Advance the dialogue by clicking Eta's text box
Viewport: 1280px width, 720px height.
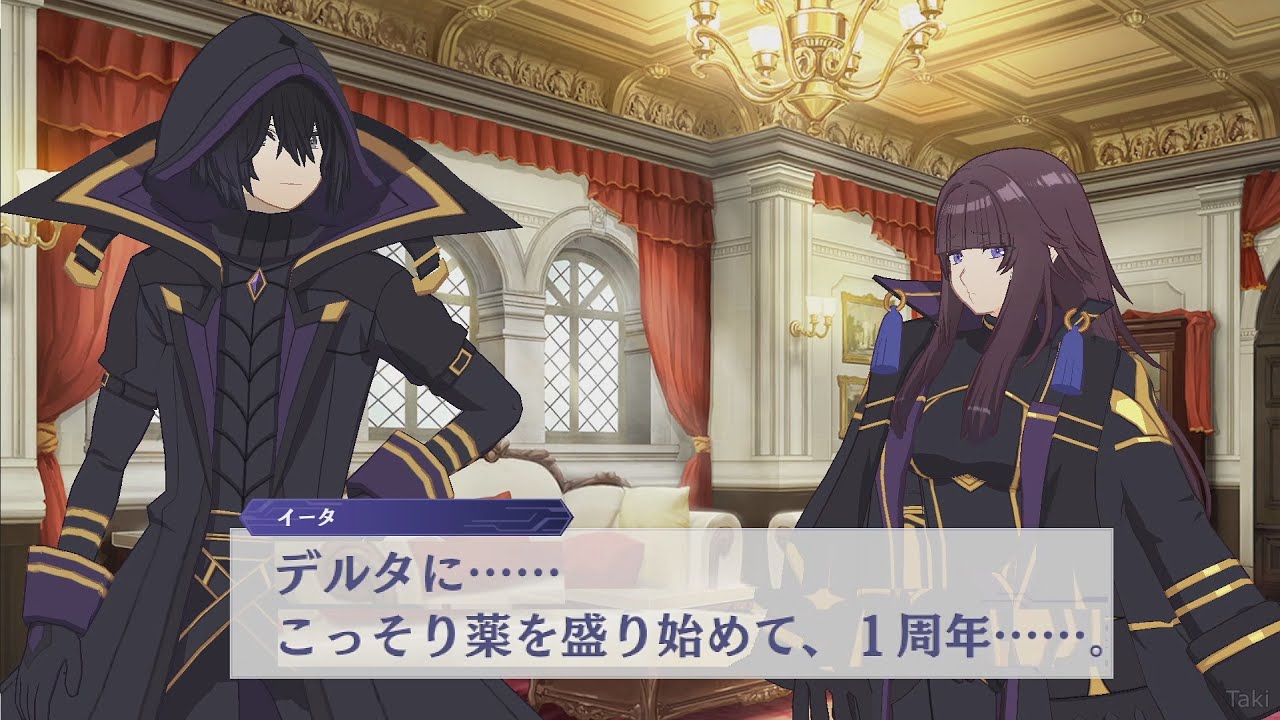click(x=671, y=603)
